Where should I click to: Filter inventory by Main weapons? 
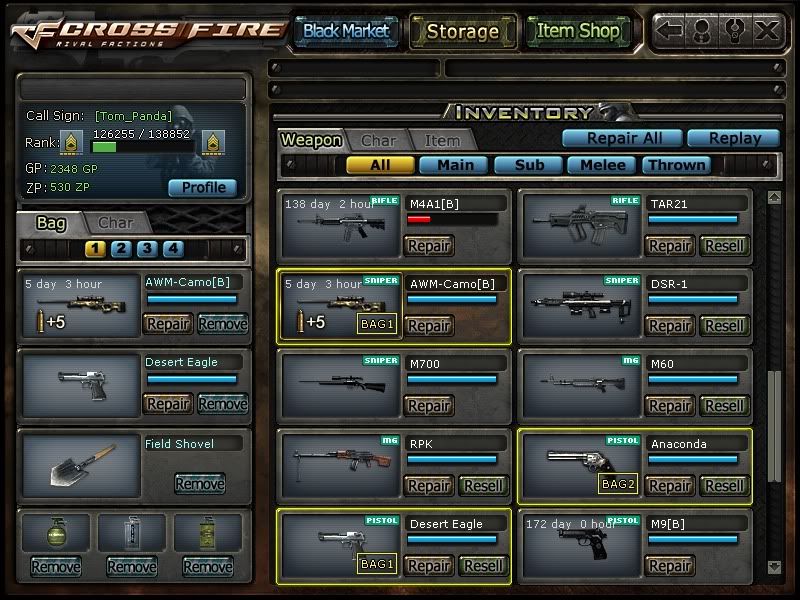453,165
